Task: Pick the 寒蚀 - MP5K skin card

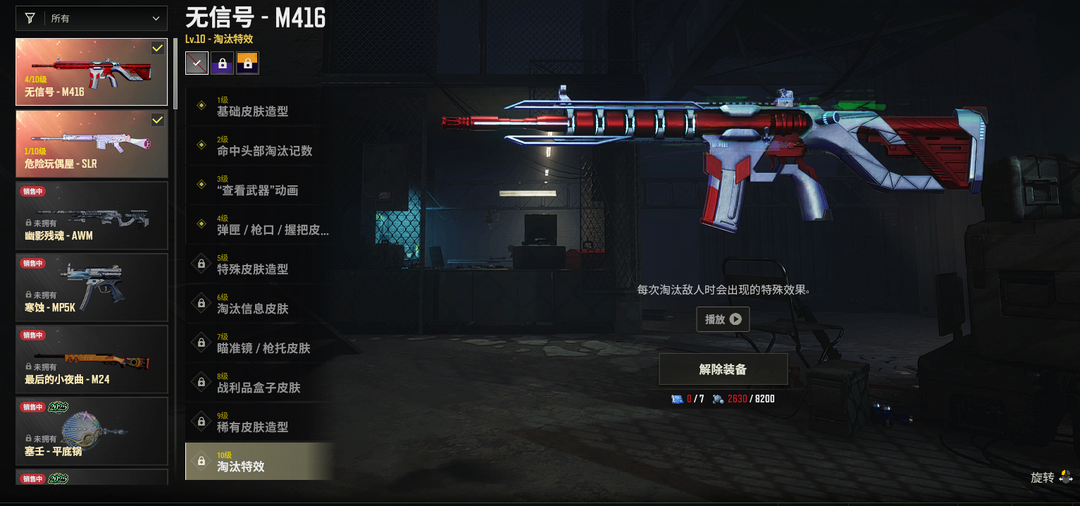Action: [91, 287]
